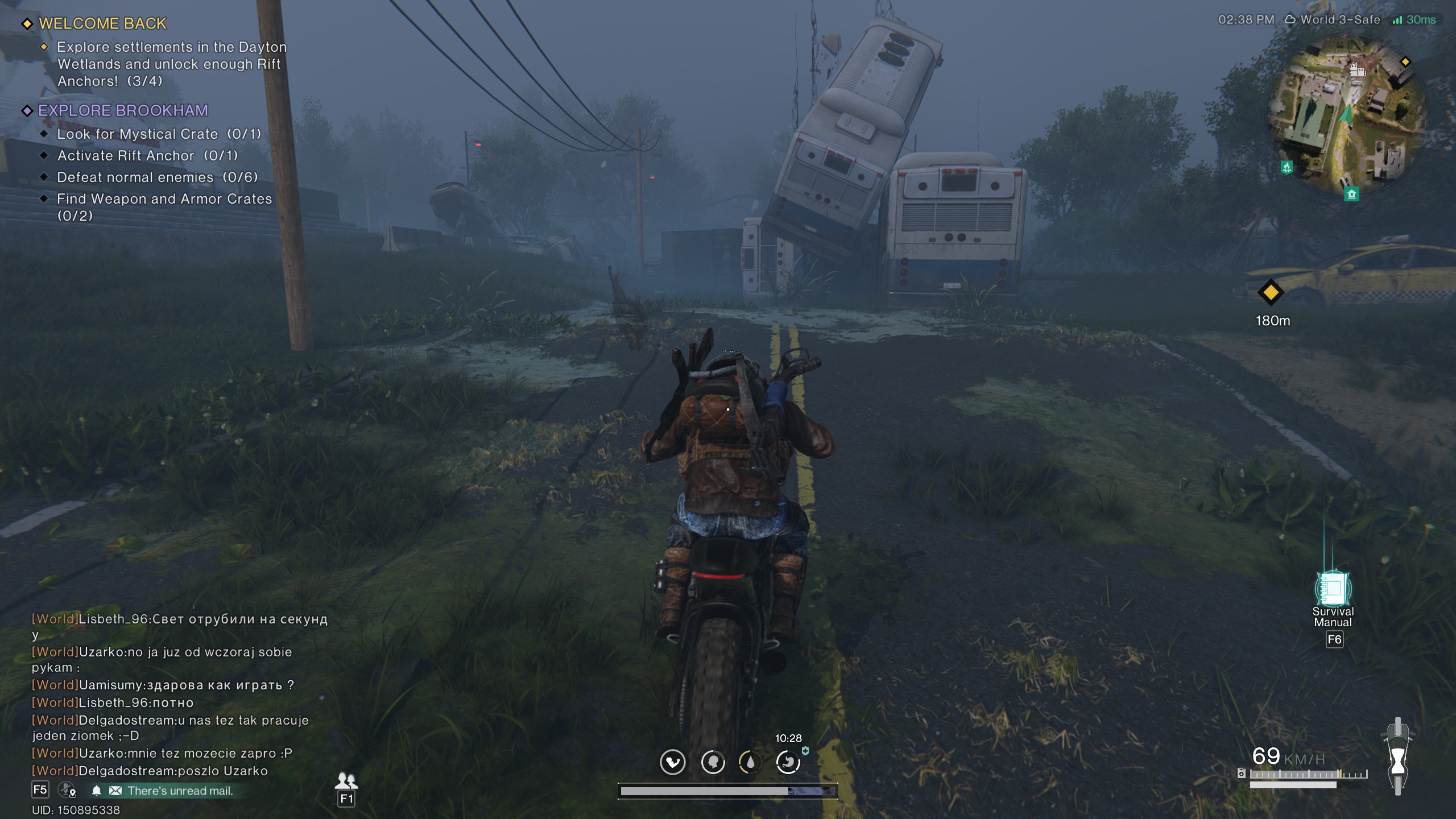Open the circular minimap
Viewport: 1456px width, 819px height.
coord(1346,115)
